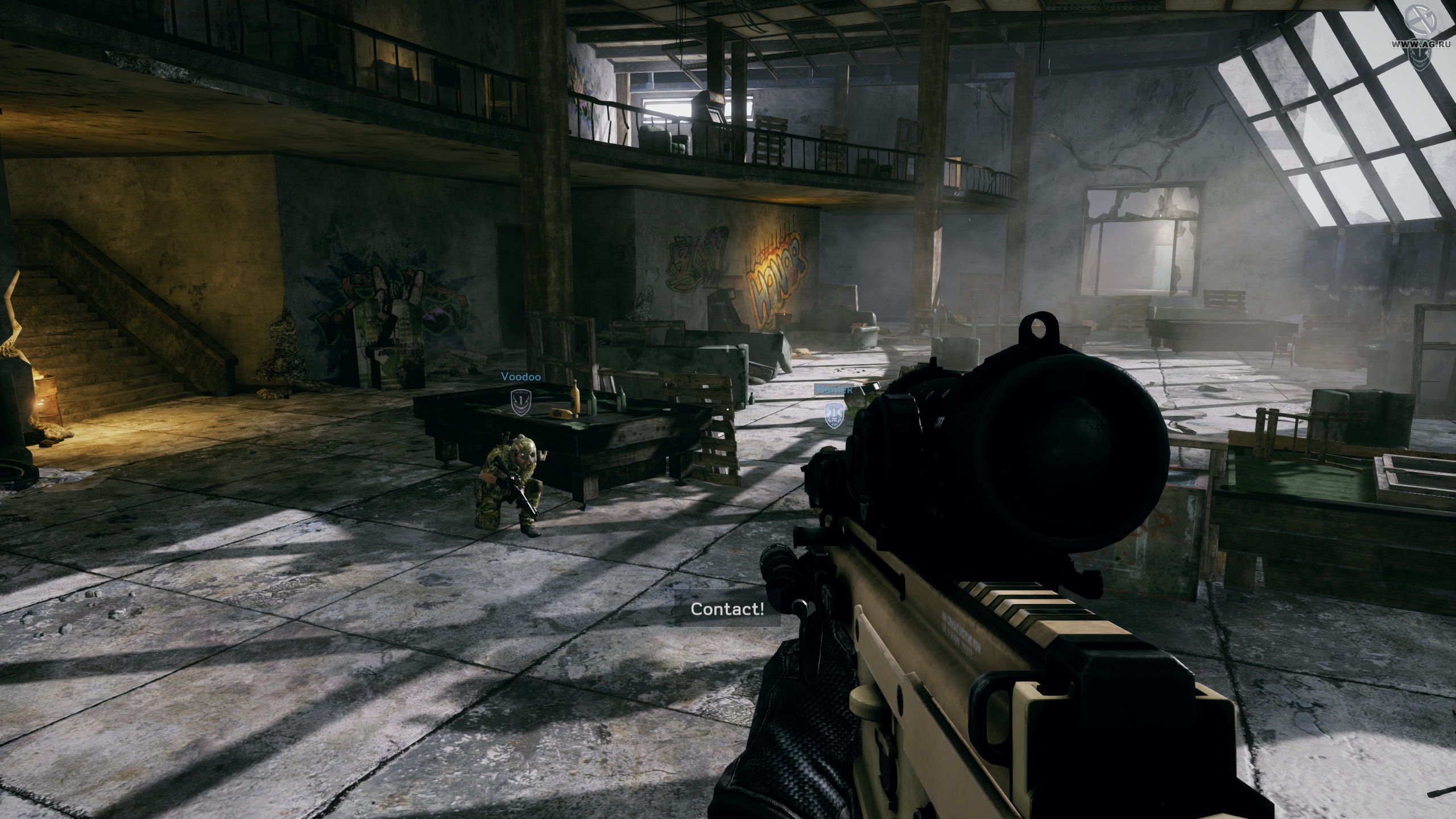Click the Voodoo player nametag
Image resolution: width=1456 pixels, height=819 pixels.
coord(520,376)
